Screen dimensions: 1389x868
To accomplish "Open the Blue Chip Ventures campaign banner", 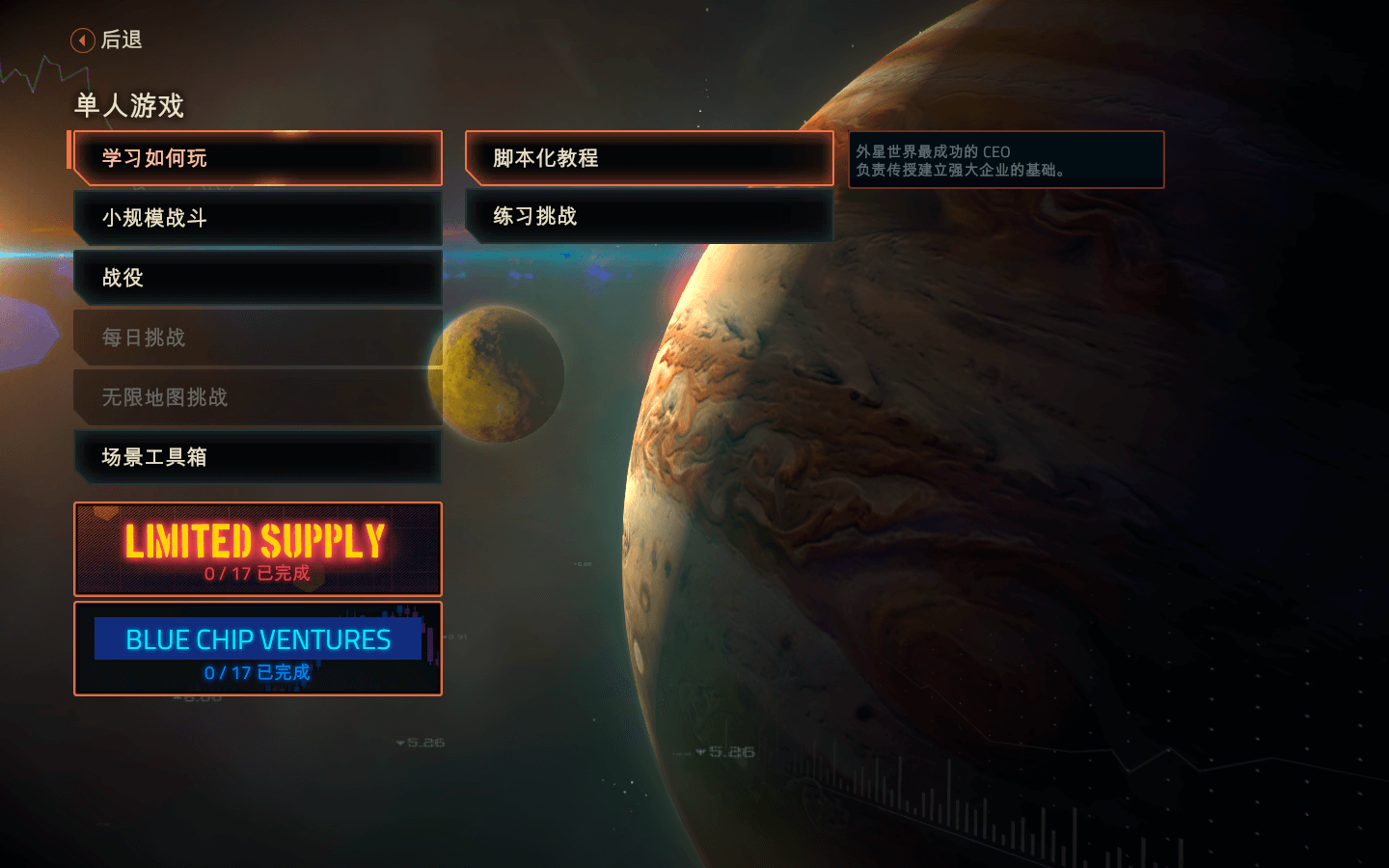I will click(258, 648).
